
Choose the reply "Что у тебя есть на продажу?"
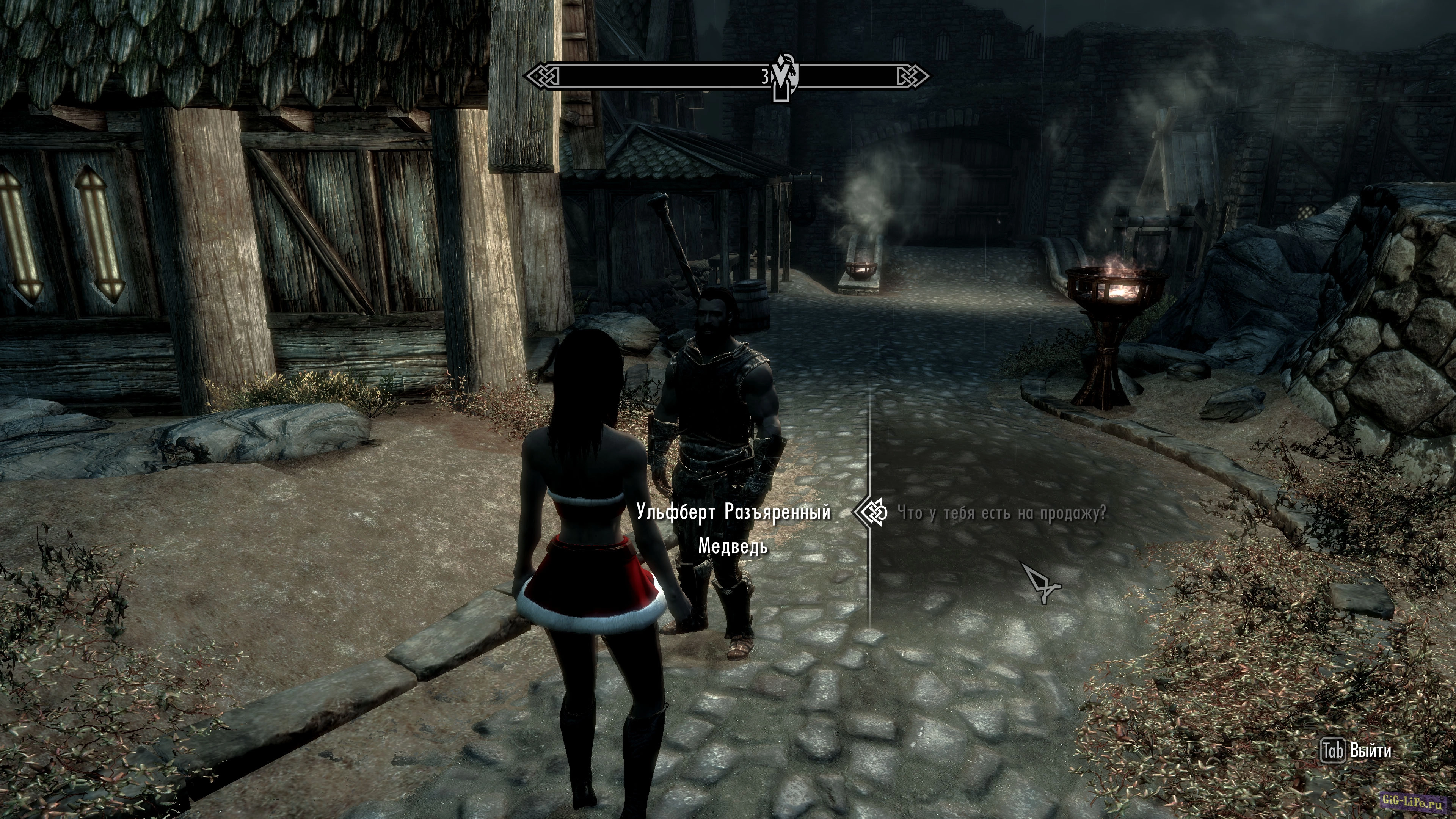[1001, 513]
